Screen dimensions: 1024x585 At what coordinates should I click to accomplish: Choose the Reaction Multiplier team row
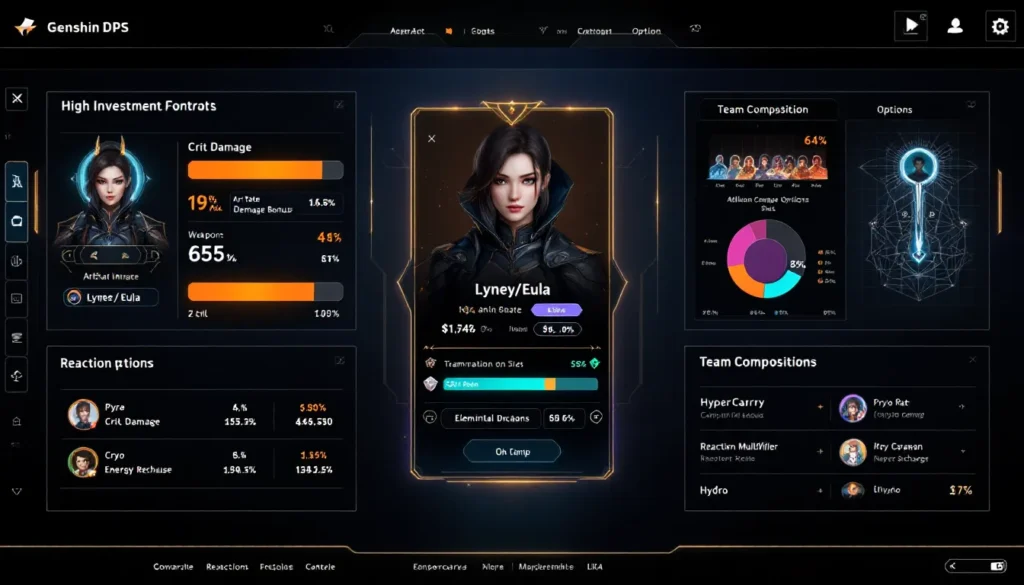click(x=760, y=451)
